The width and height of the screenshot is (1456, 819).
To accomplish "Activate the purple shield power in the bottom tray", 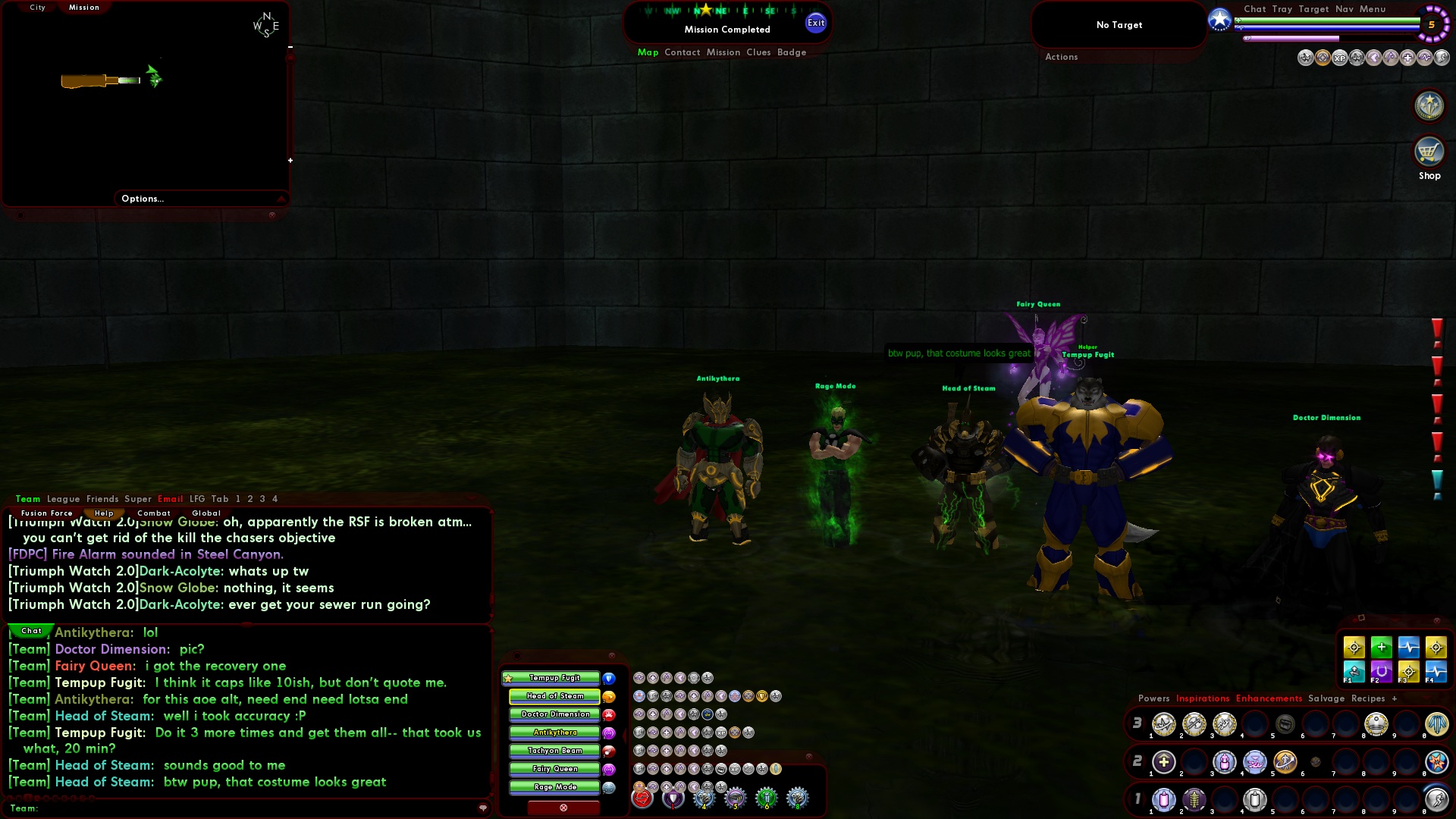I will (673, 798).
